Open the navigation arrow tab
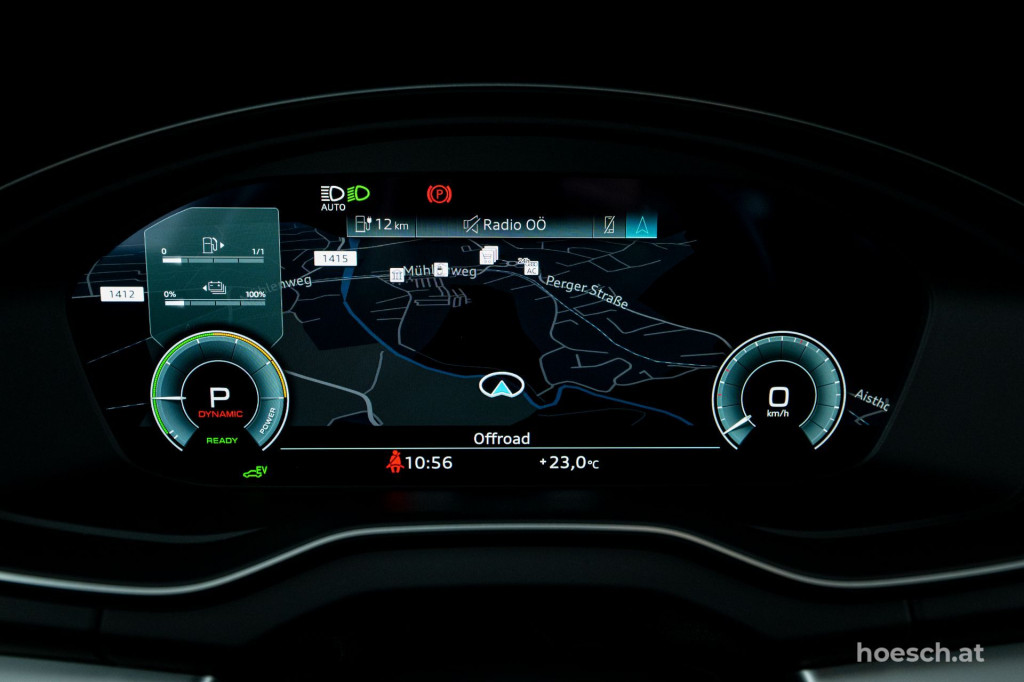The height and width of the screenshot is (682, 1024). point(641,225)
